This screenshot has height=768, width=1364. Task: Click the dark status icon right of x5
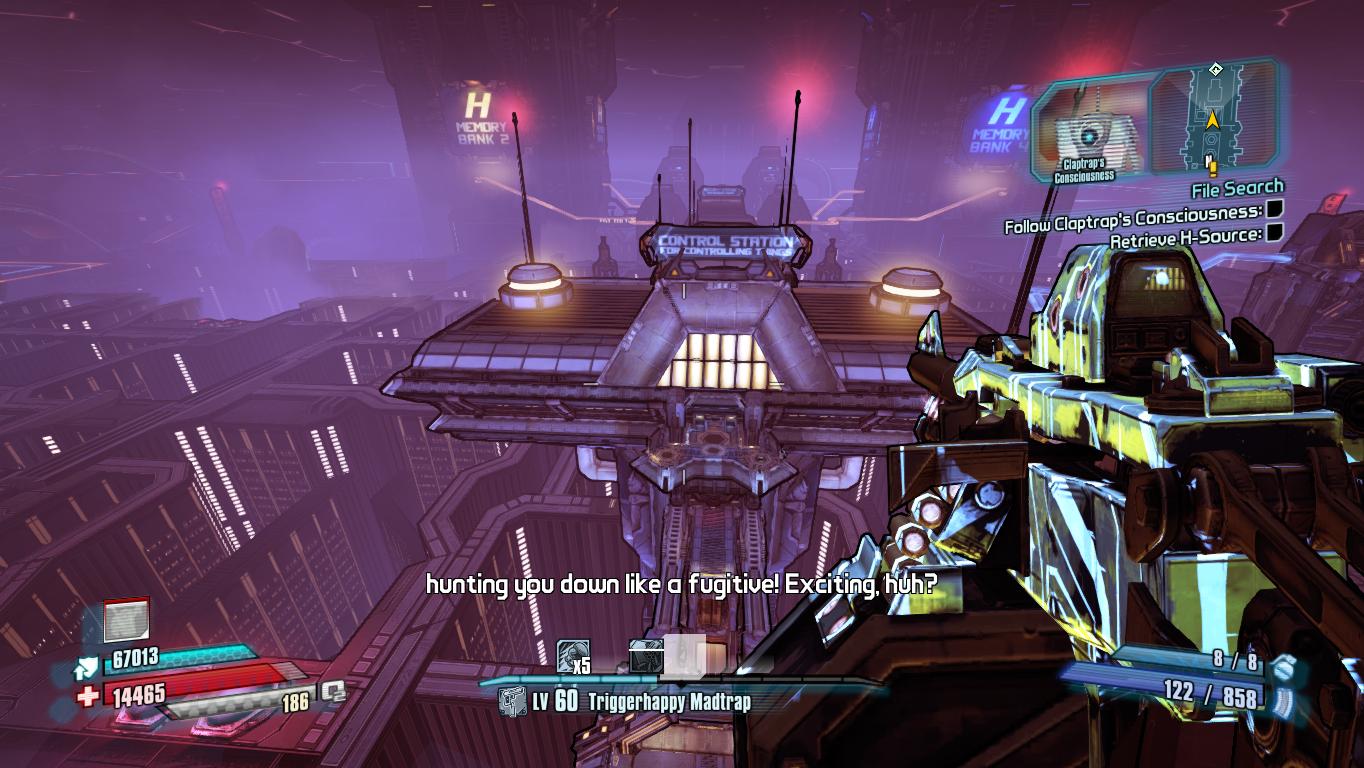pyautogui.click(x=646, y=656)
